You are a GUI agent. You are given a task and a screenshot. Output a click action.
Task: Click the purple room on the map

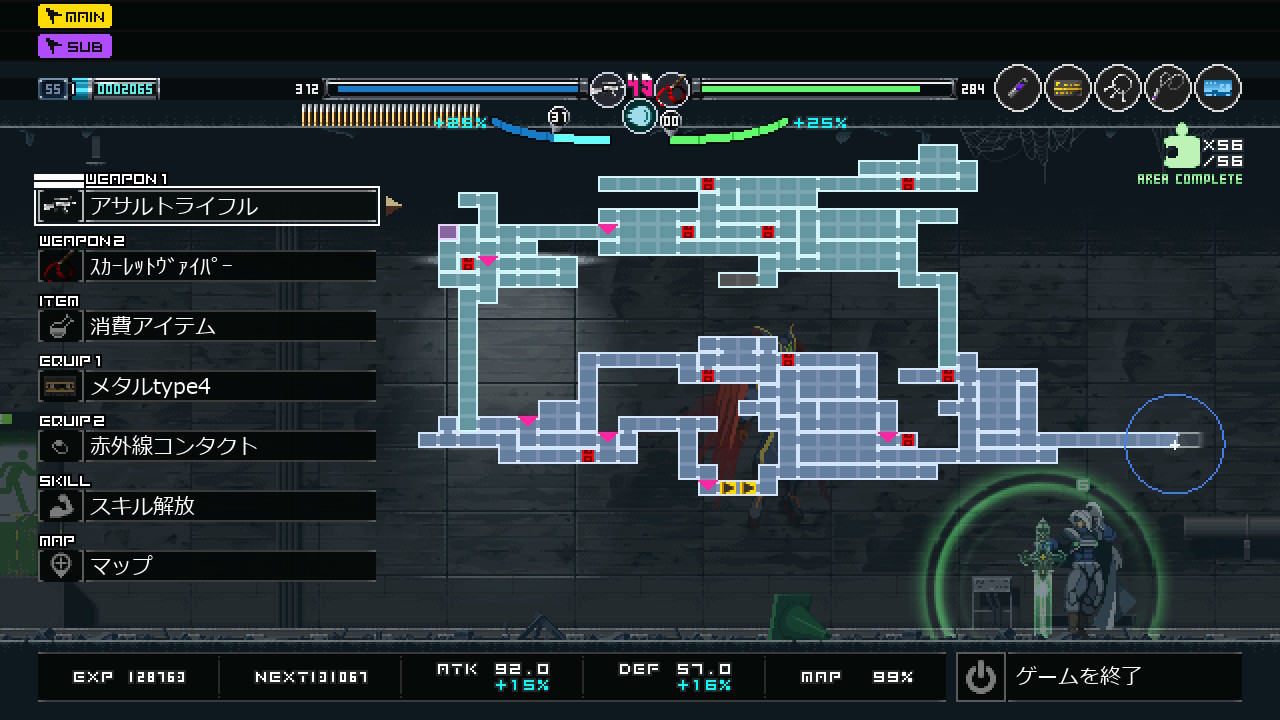coord(448,232)
